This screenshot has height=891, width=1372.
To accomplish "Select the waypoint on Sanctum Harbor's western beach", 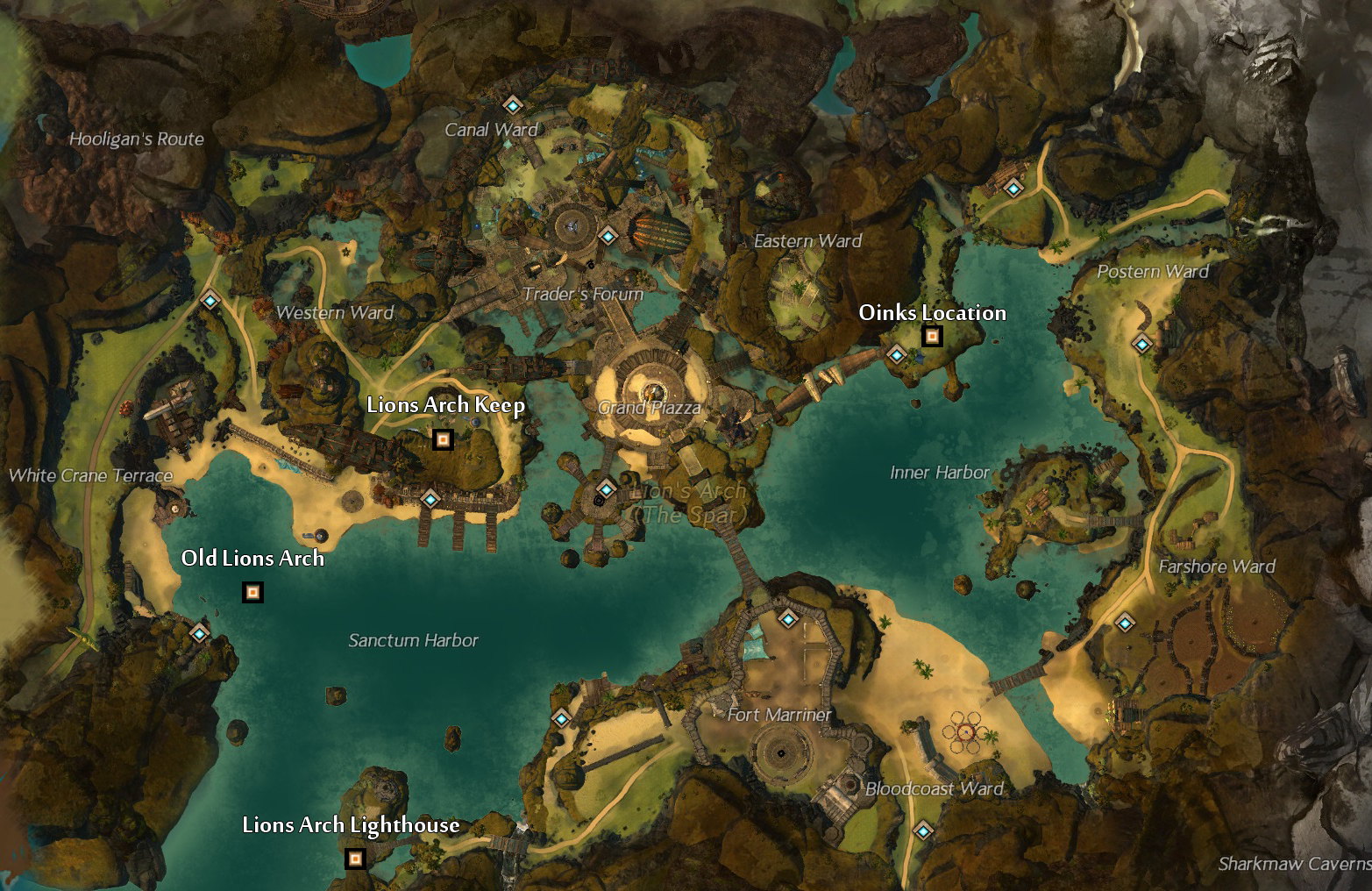I will coord(562,719).
